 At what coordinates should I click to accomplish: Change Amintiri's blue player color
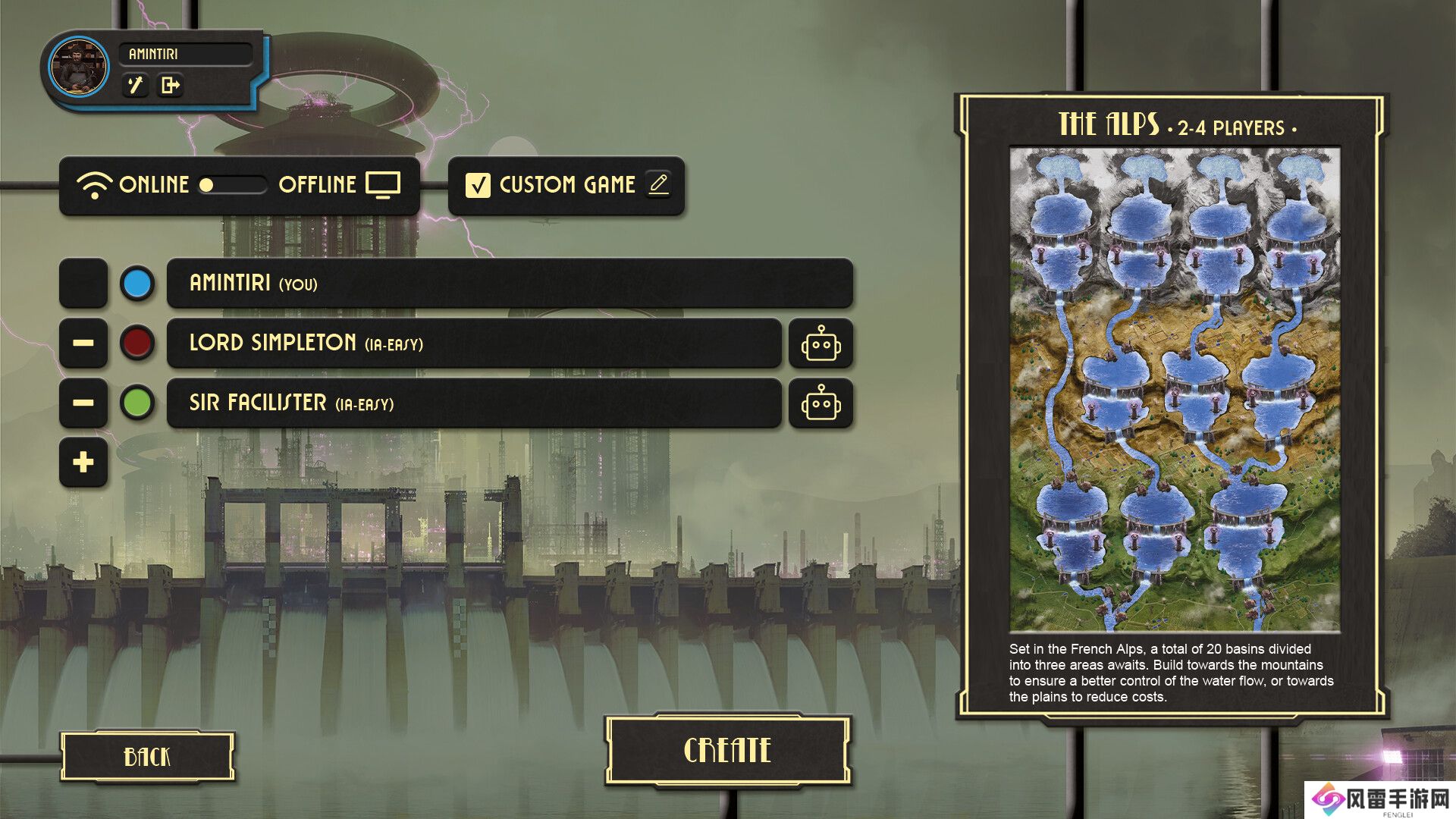tap(137, 284)
